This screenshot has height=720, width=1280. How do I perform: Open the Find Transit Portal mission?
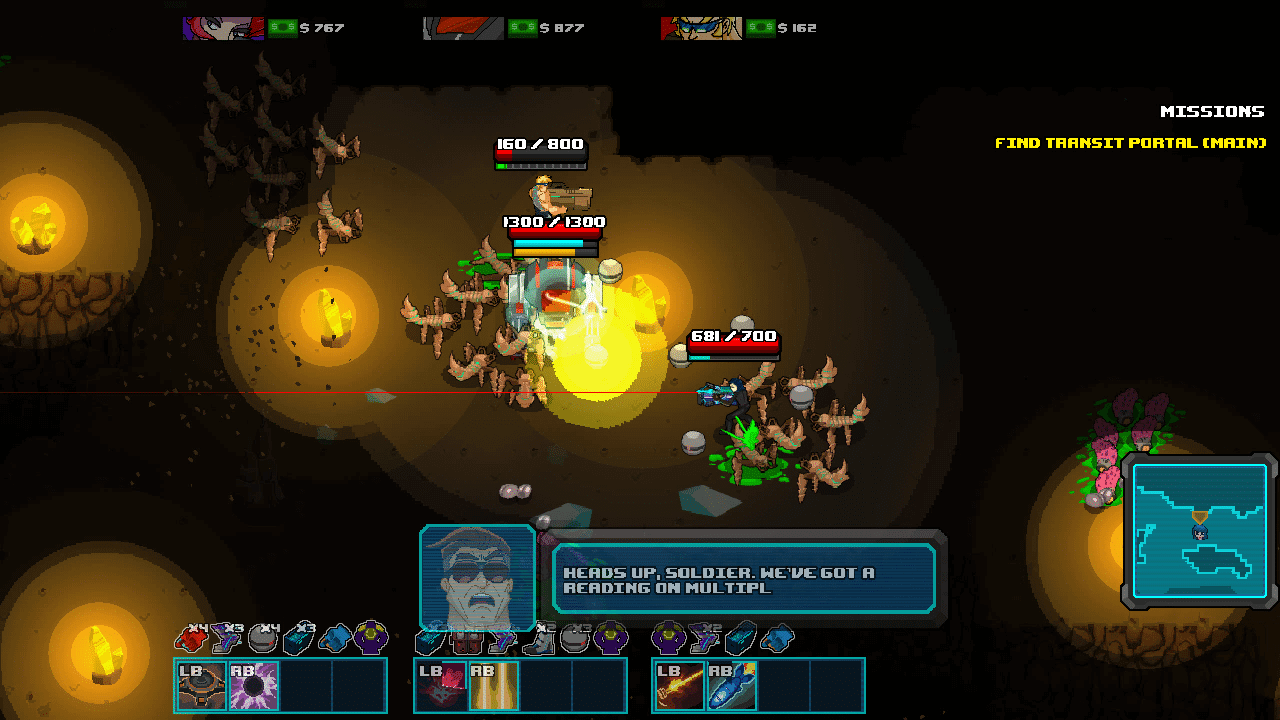(x=1130, y=143)
